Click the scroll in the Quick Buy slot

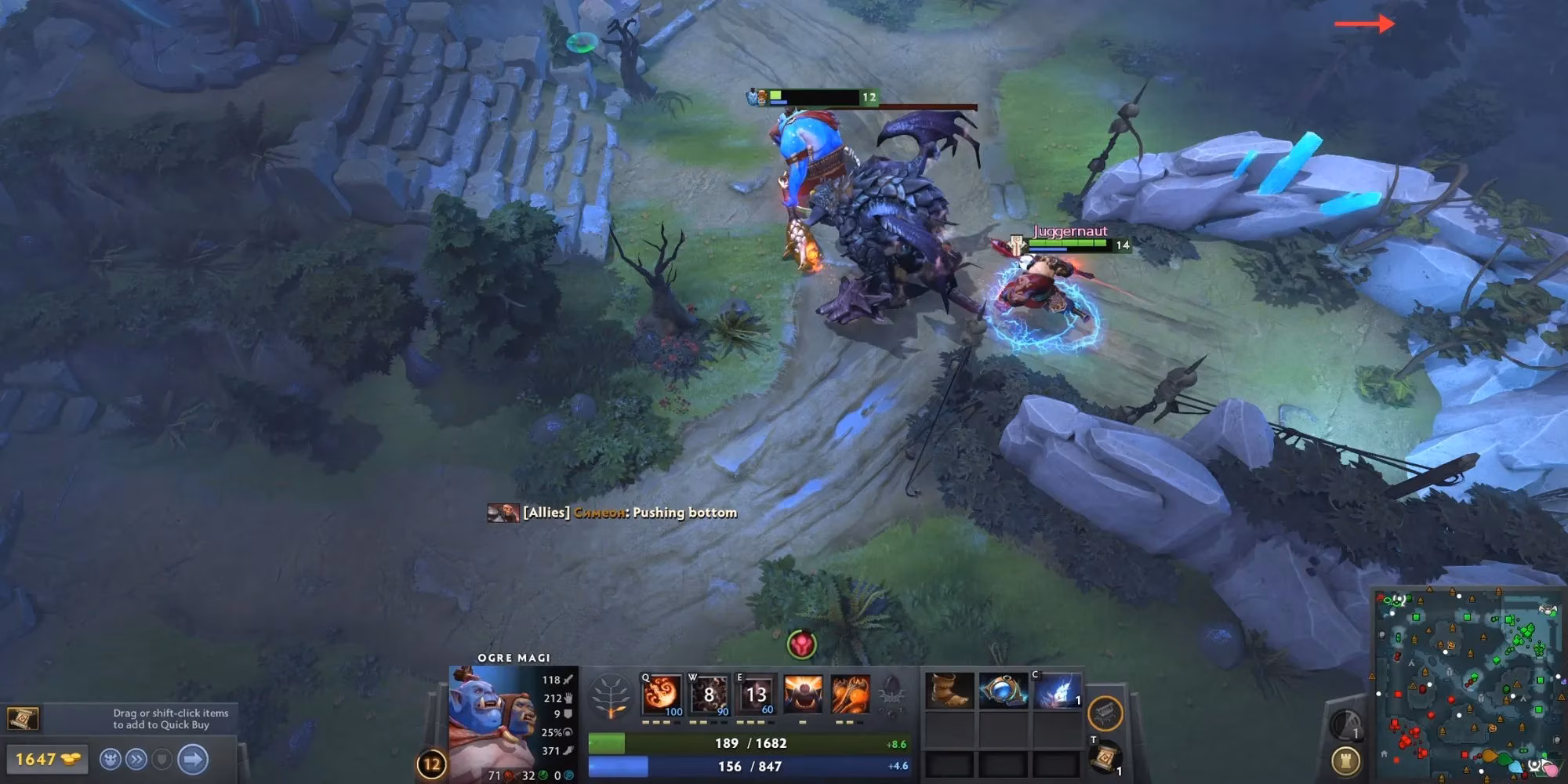[x=24, y=717]
